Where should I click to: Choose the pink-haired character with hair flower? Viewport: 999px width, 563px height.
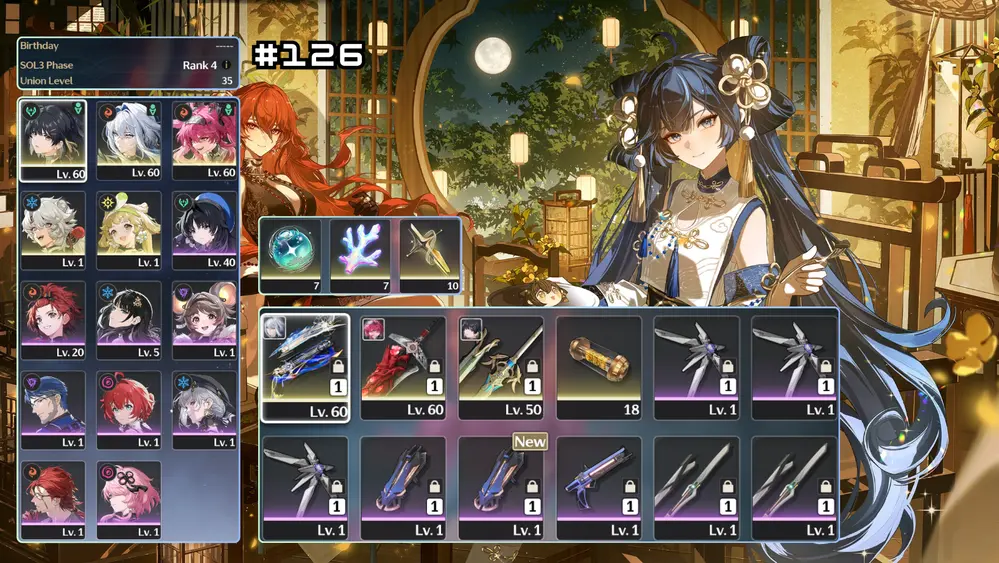129,500
